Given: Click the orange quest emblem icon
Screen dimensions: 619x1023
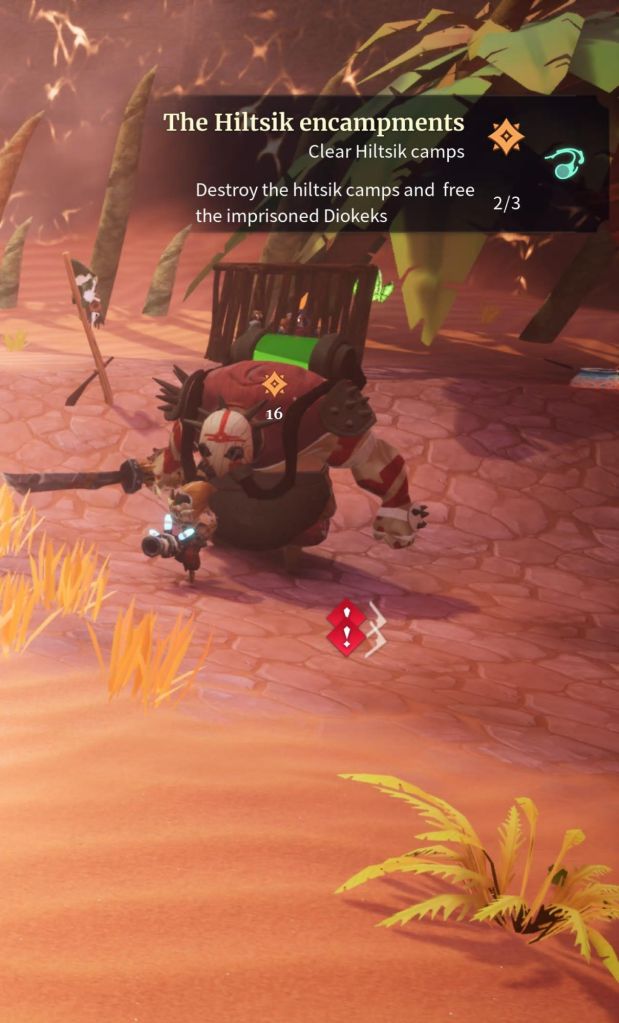Looking at the screenshot, I should point(506,136).
